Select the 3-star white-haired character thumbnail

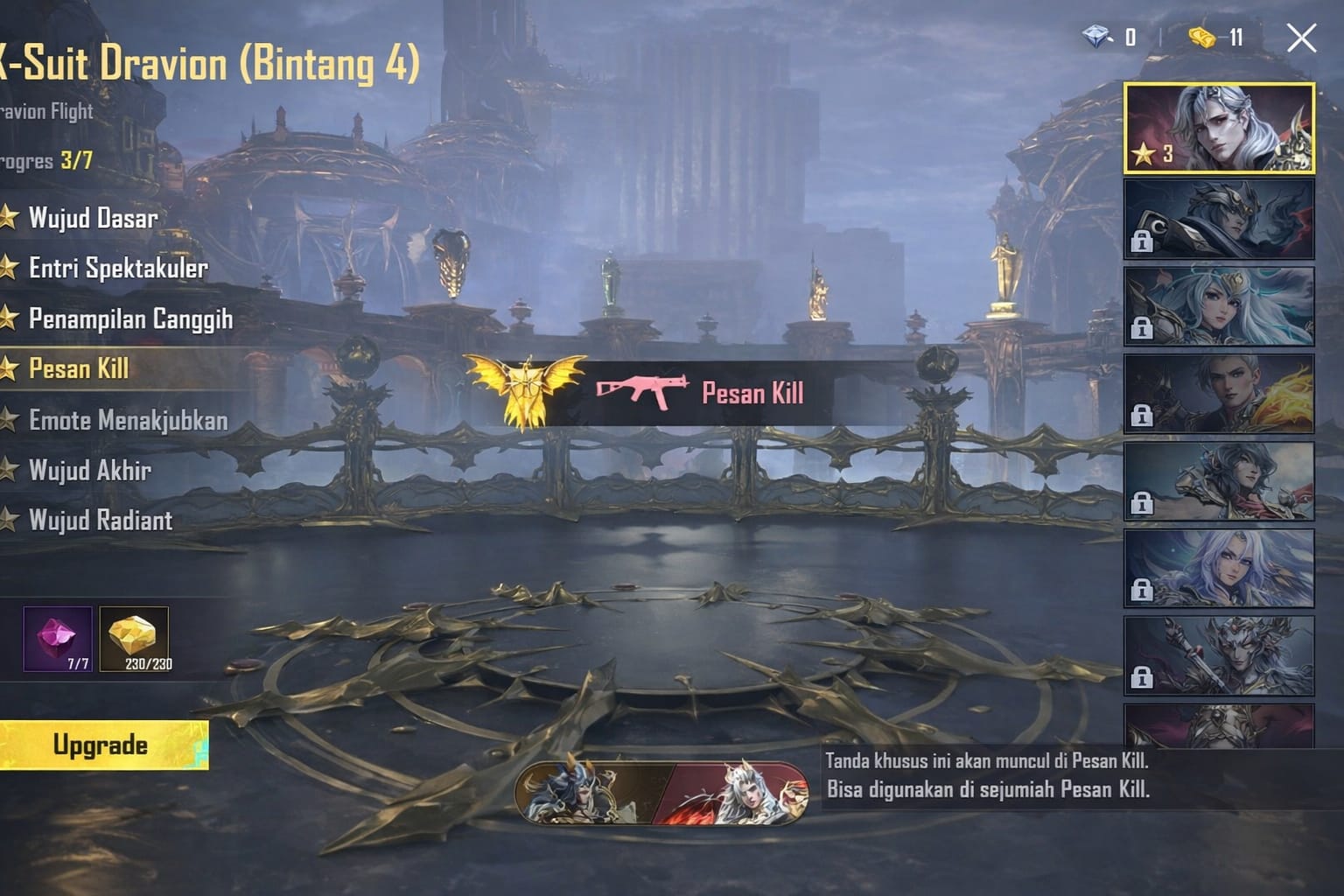pos(1219,128)
